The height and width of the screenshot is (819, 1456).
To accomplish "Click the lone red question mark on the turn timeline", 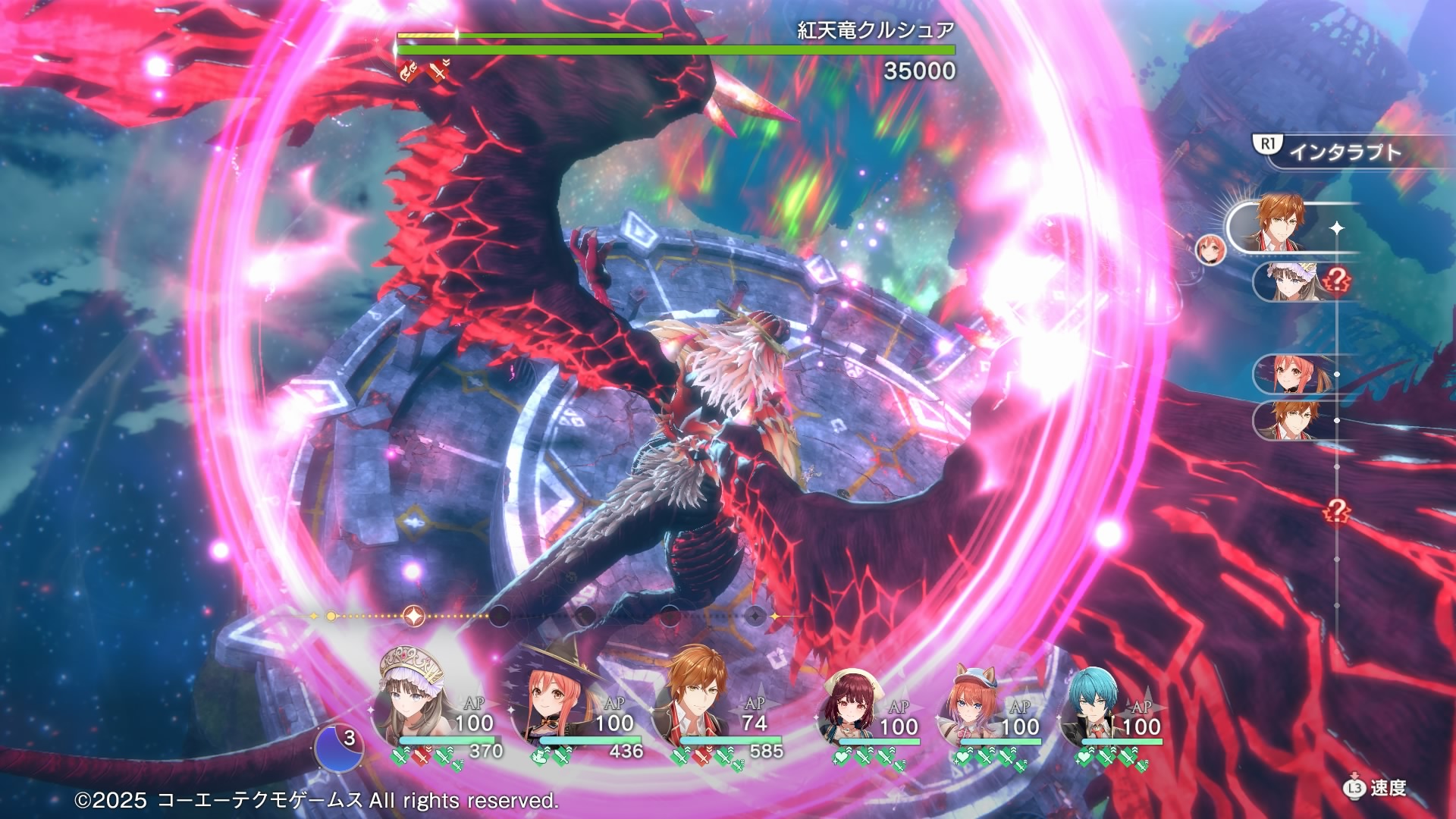I will [x=1336, y=511].
